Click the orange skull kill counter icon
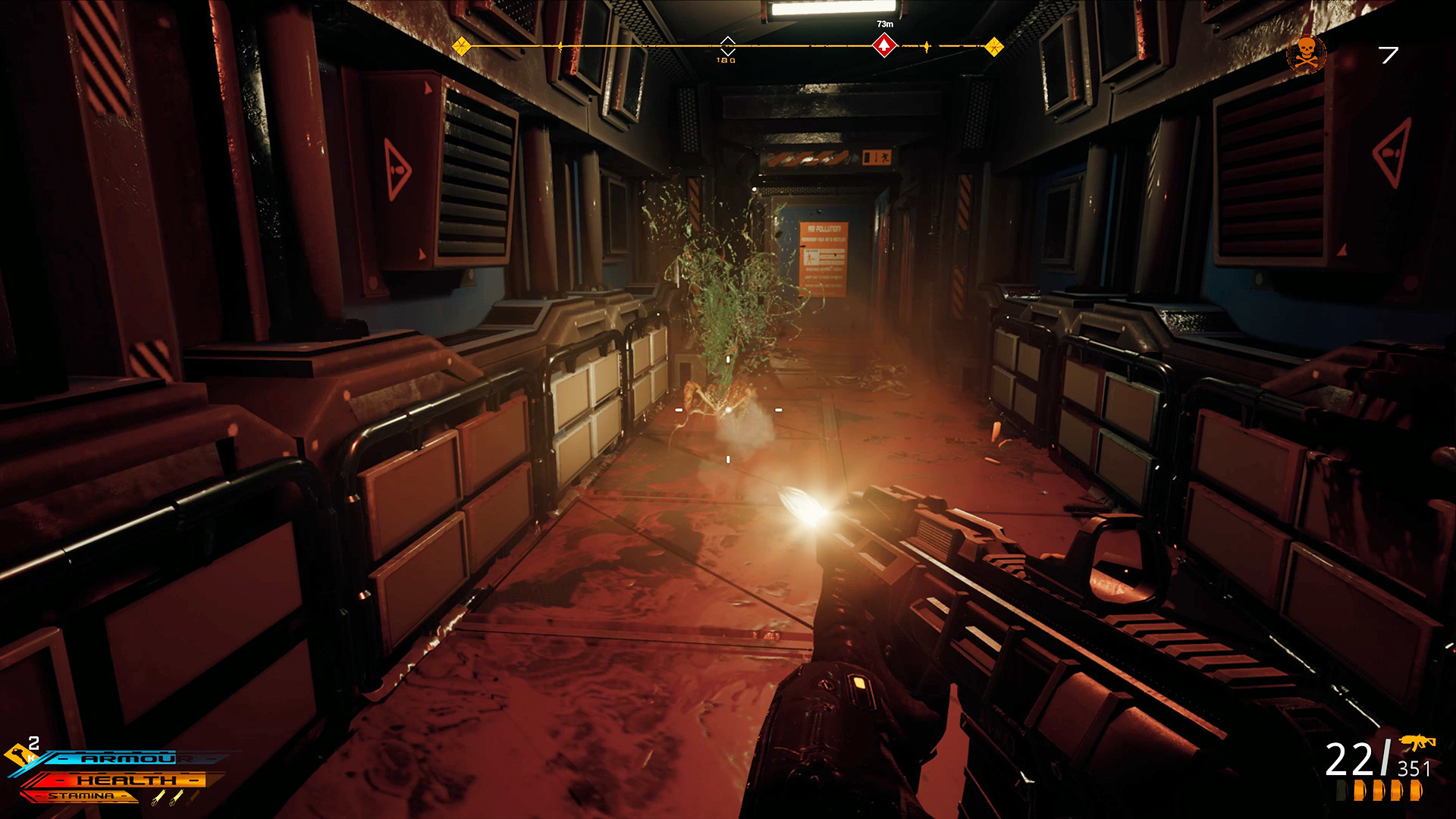Screen dimensions: 1456x819 coord(1306,54)
